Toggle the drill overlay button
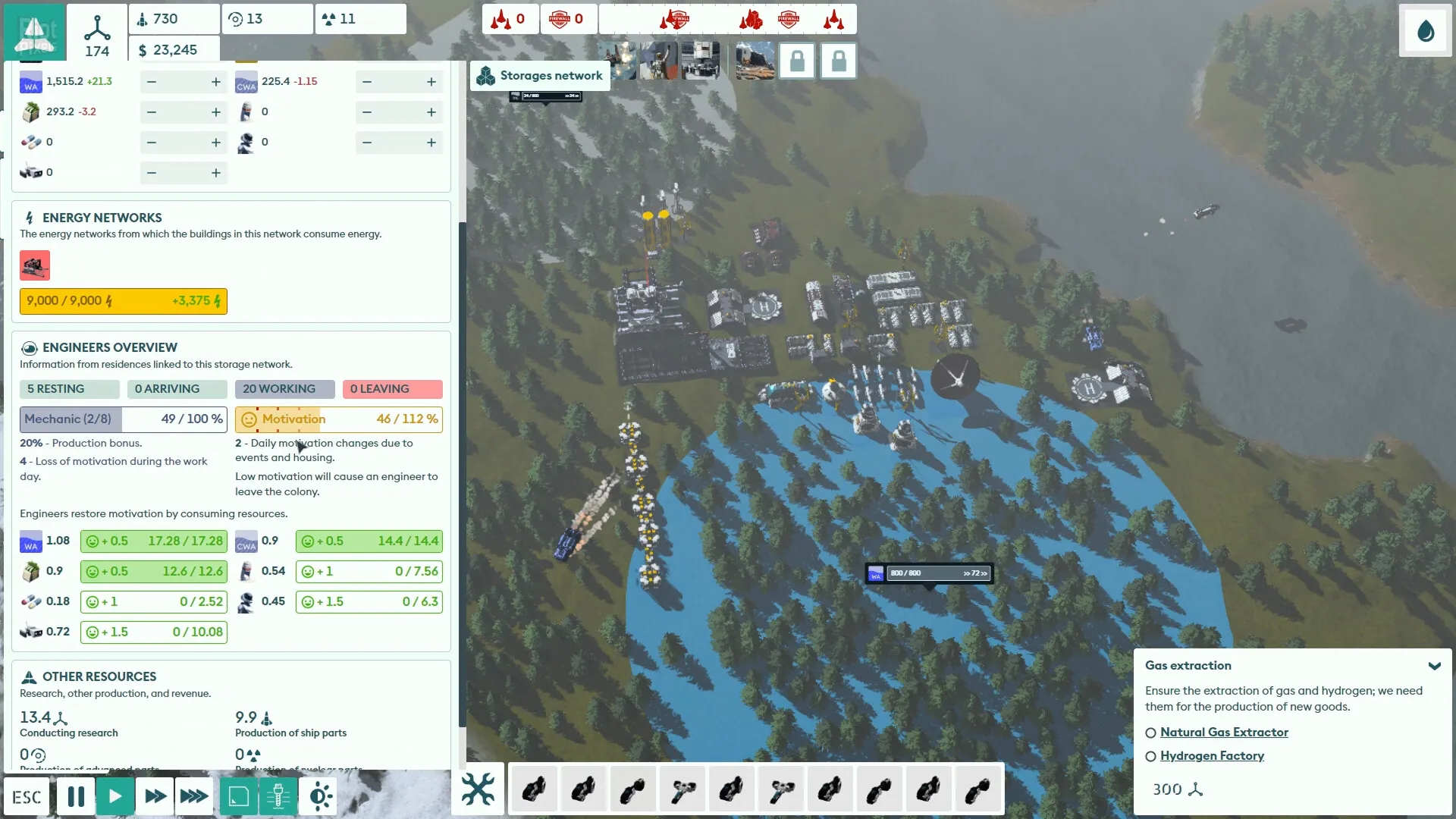This screenshot has height=819, width=1456. click(278, 797)
